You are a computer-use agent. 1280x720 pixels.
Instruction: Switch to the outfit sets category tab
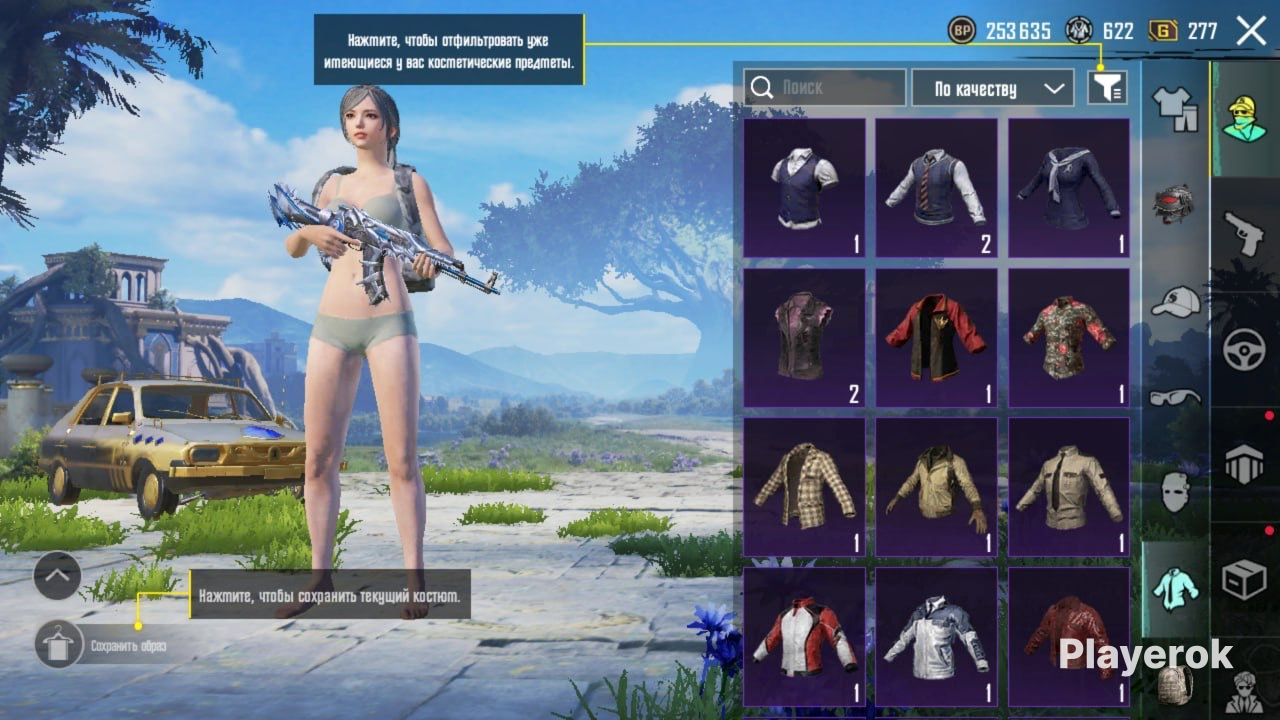click(x=1175, y=107)
